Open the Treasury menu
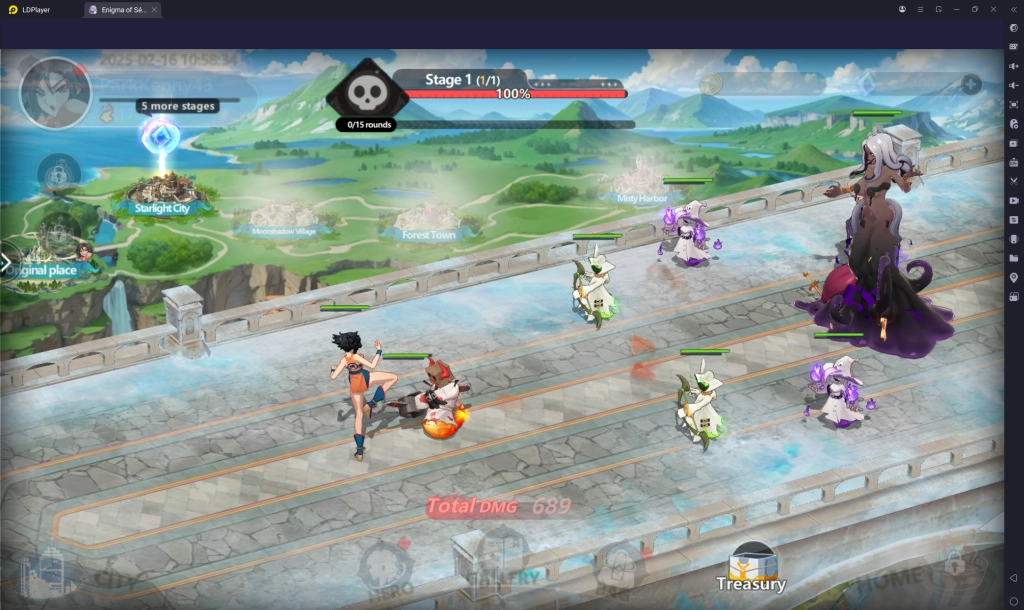 point(751,566)
